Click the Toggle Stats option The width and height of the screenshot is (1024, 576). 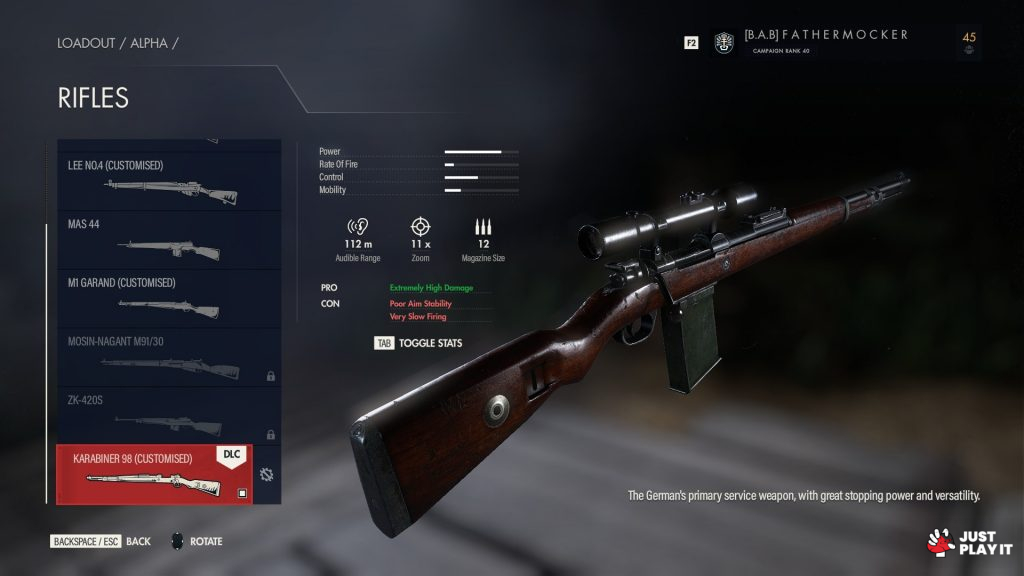[418, 343]
